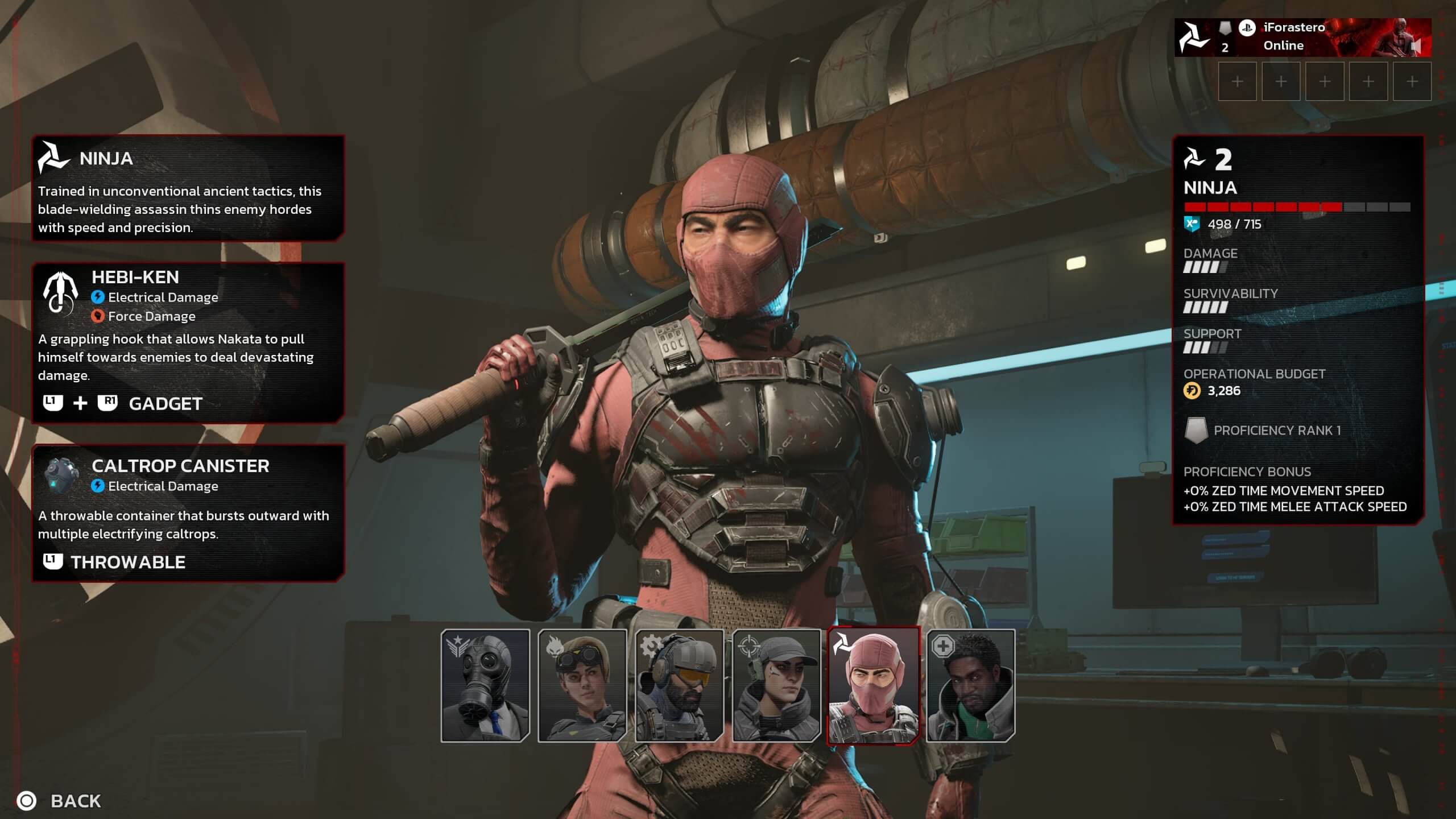Toggle the speaker icon on iForastero's card

(1416, 45)
